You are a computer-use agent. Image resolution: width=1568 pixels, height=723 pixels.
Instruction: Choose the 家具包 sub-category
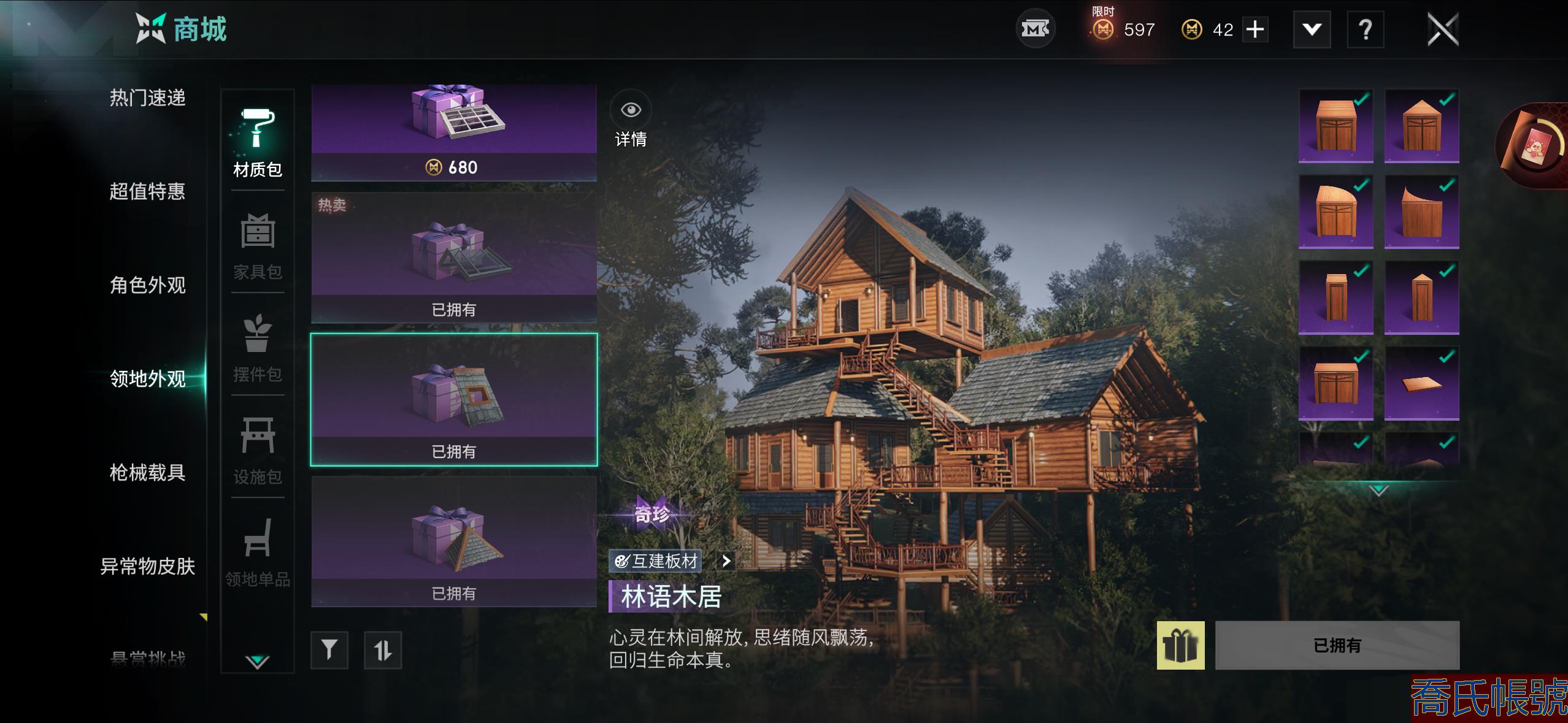coord(258,245)
